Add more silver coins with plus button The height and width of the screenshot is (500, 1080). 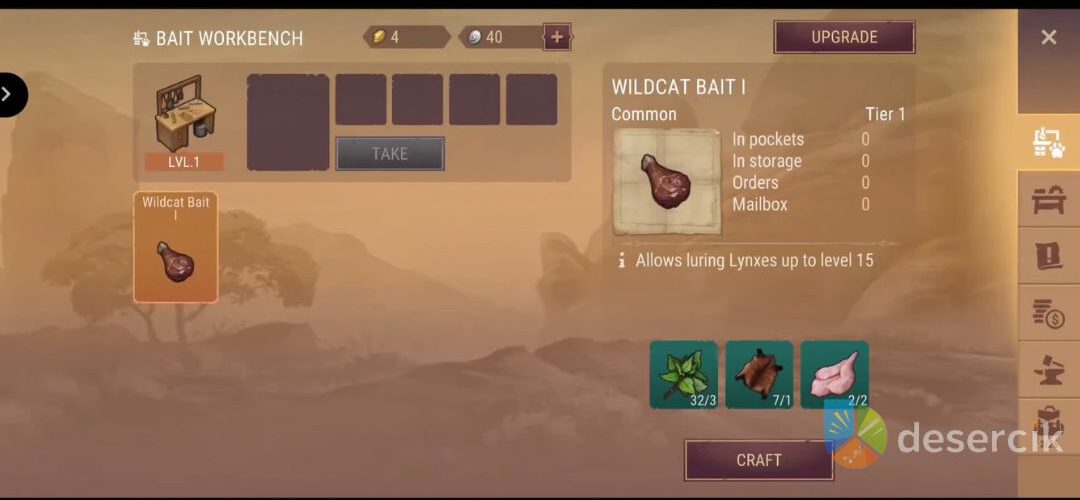point(557,37)
